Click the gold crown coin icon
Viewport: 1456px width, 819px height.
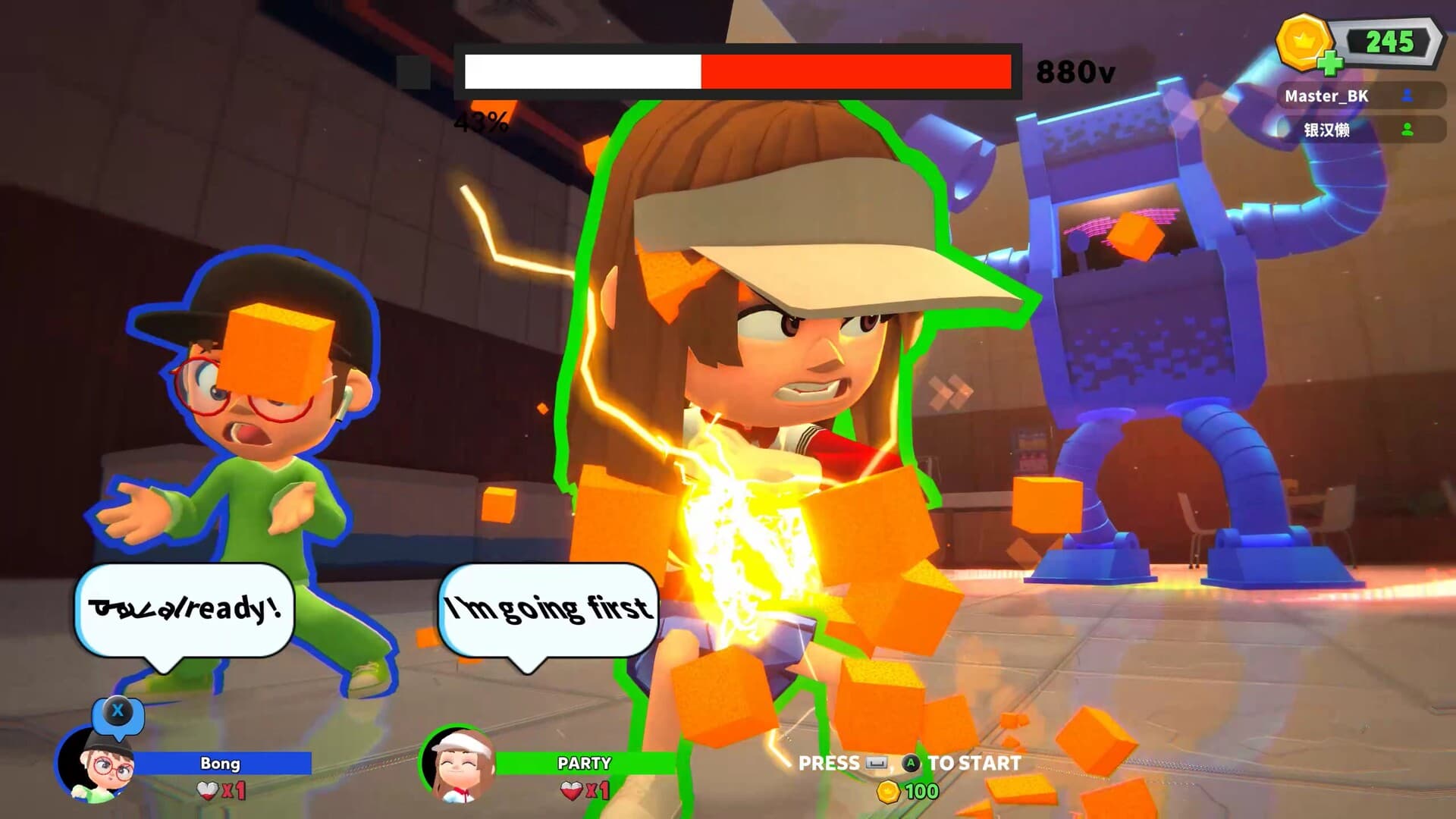1303,42
